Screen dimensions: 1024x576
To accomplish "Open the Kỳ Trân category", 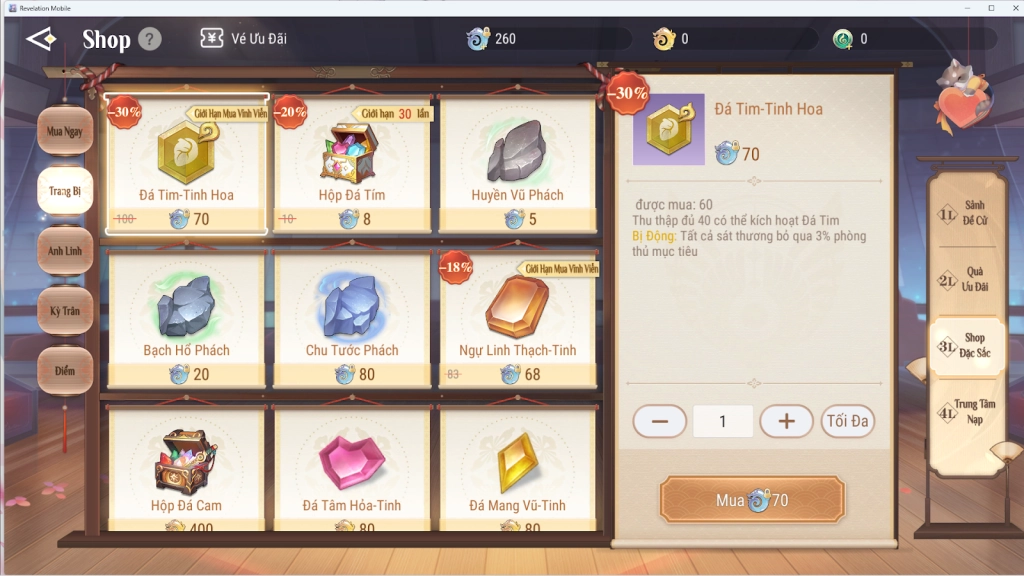I will tap(65, 311).
